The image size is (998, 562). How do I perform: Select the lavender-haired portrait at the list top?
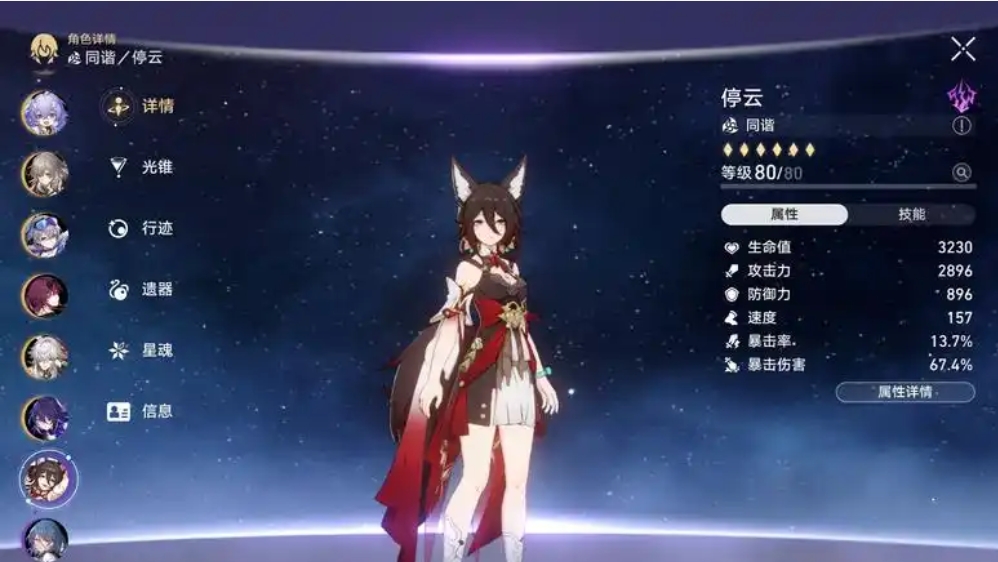45,112
